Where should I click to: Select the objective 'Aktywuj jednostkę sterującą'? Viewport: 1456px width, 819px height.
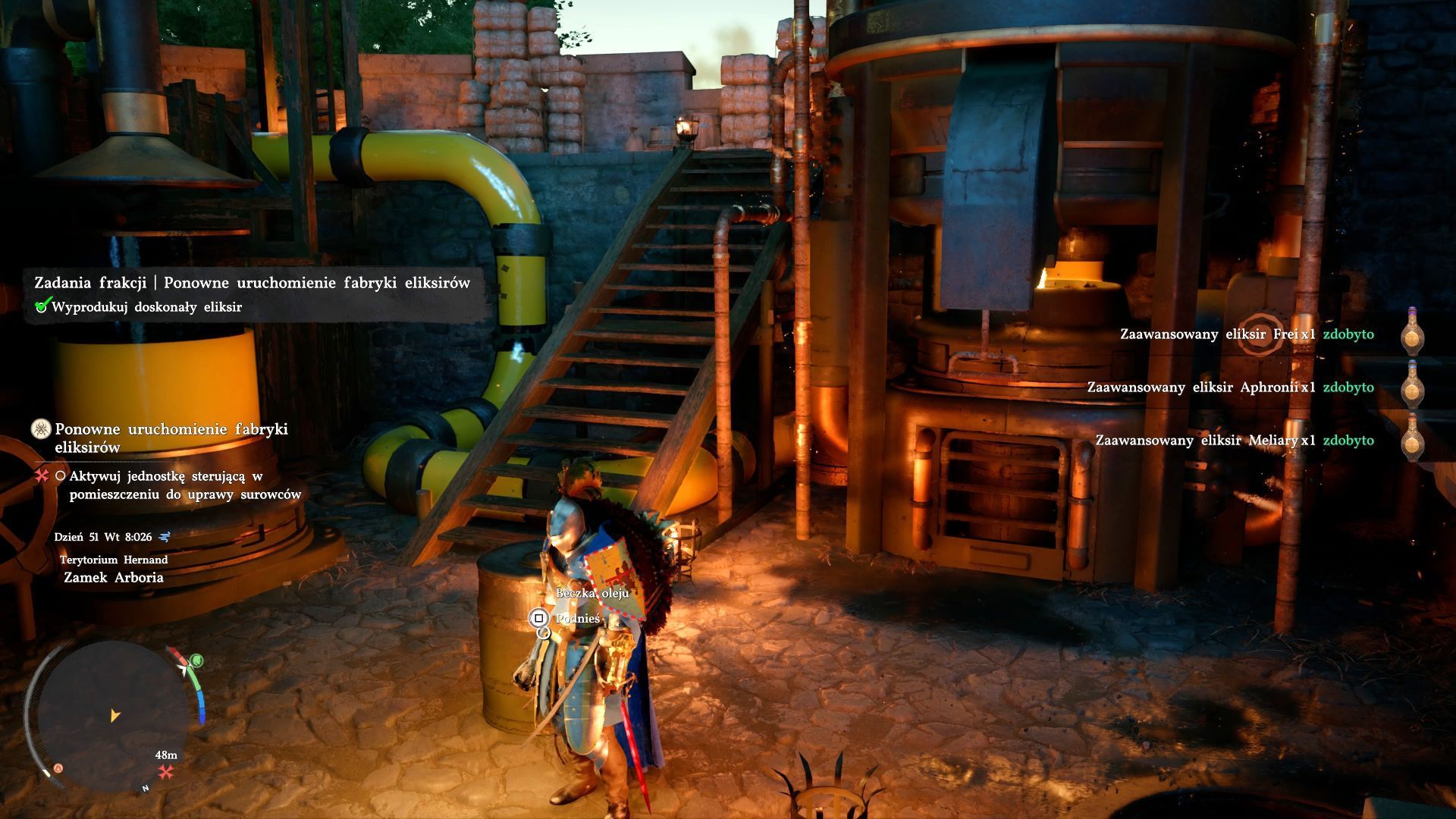(x=184, y=485)
